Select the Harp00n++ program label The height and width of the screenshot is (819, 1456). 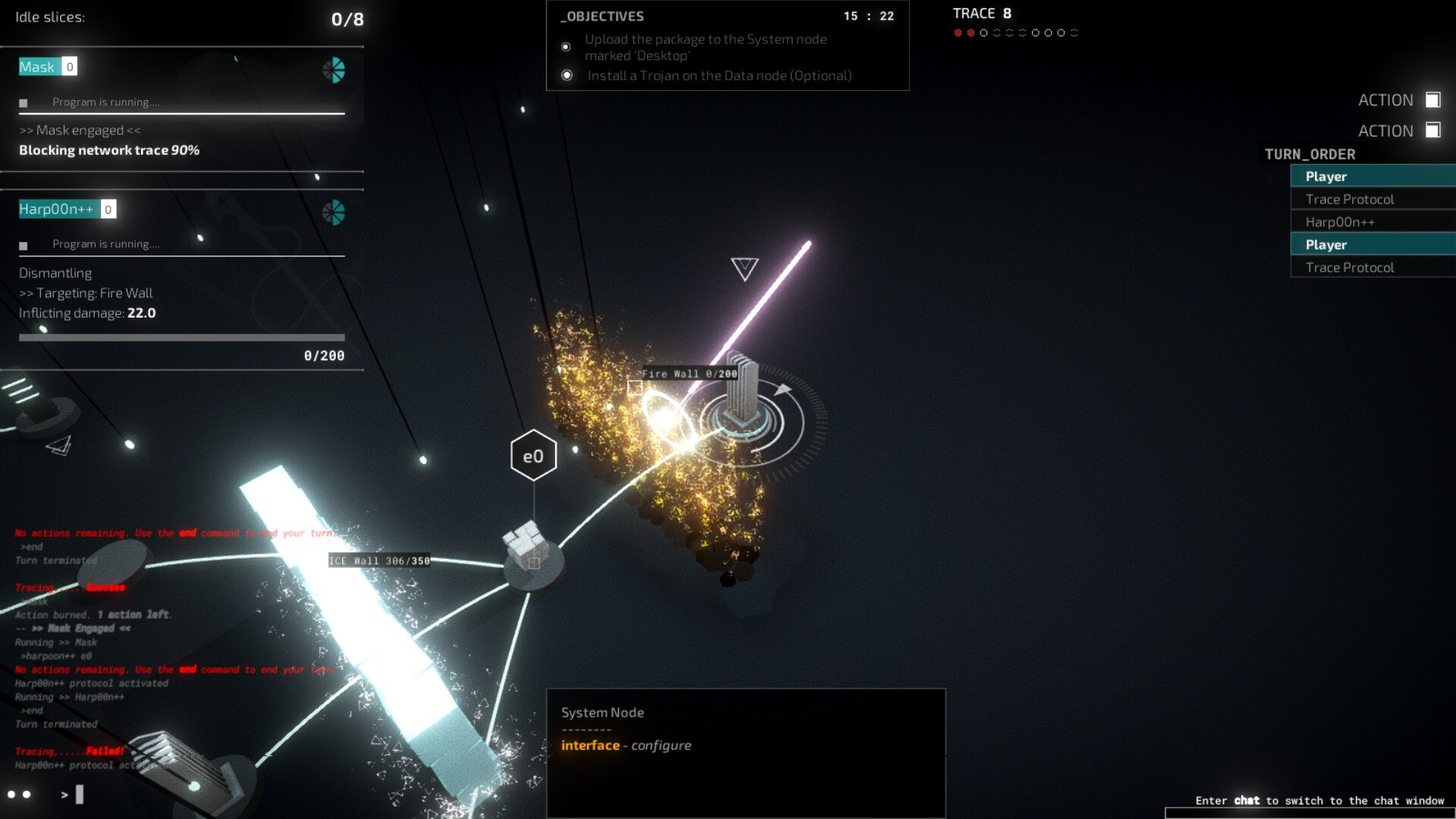56,209
